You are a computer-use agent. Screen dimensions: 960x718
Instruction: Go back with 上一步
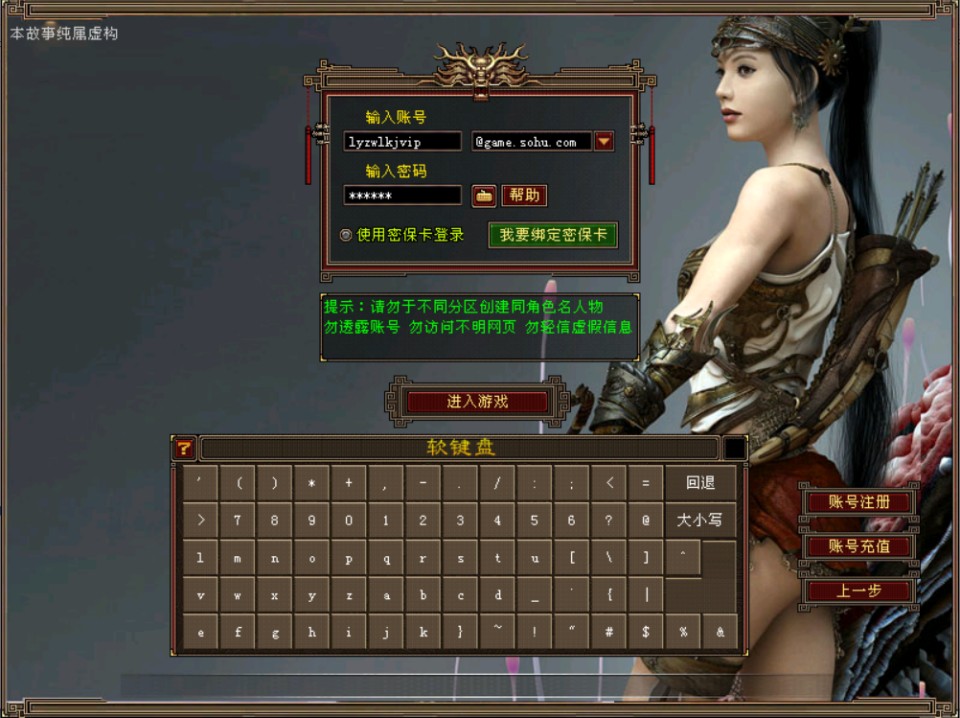(859, 591)
